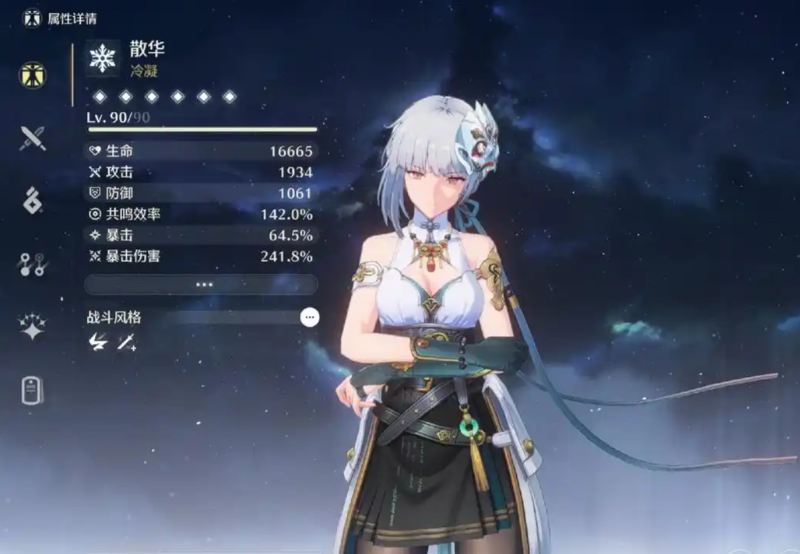Select the attributes tab with figure icon
The width and height of the screenshot is (800, 554).
click(33, 73)
